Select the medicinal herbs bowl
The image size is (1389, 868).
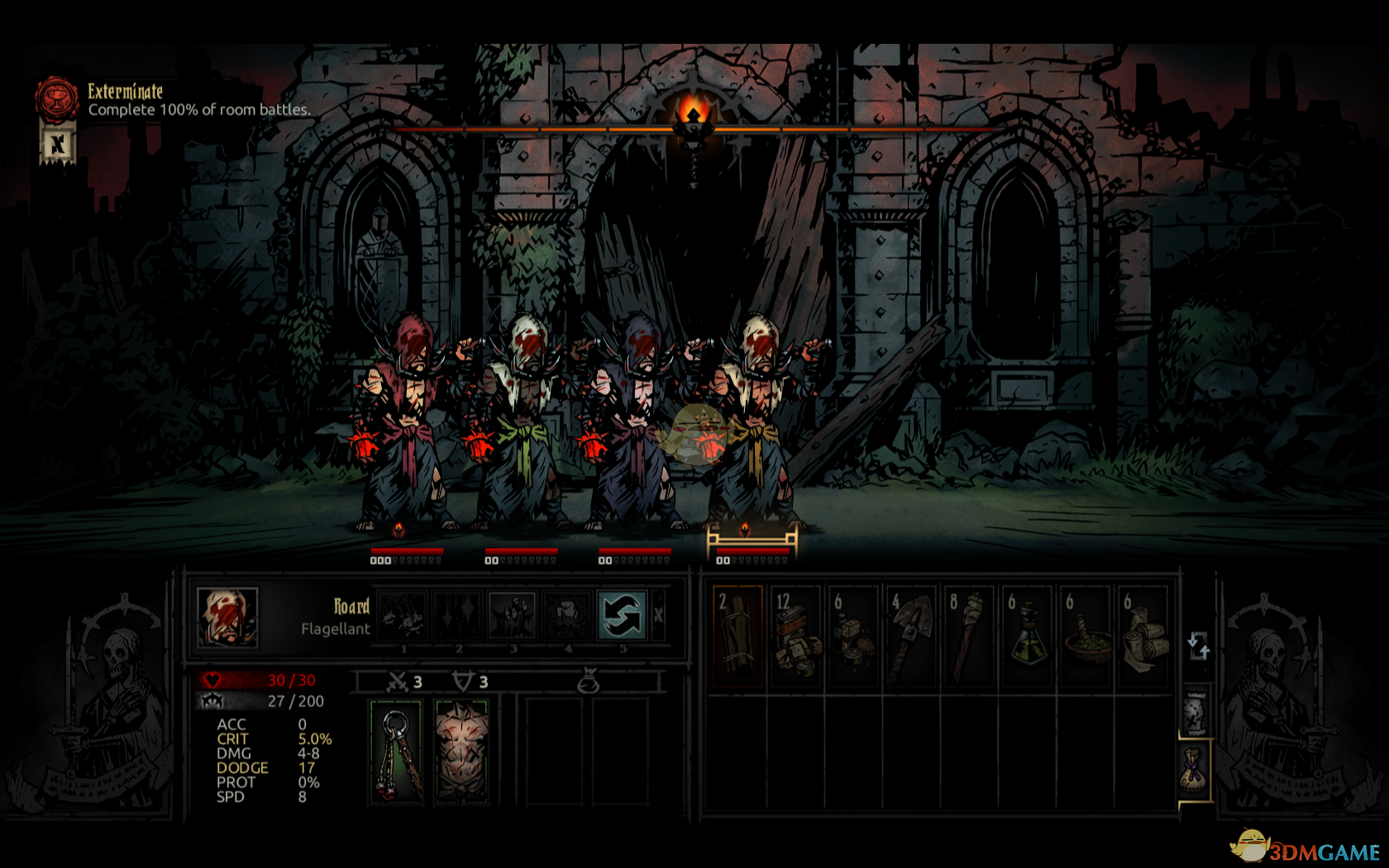[1085, 636]
